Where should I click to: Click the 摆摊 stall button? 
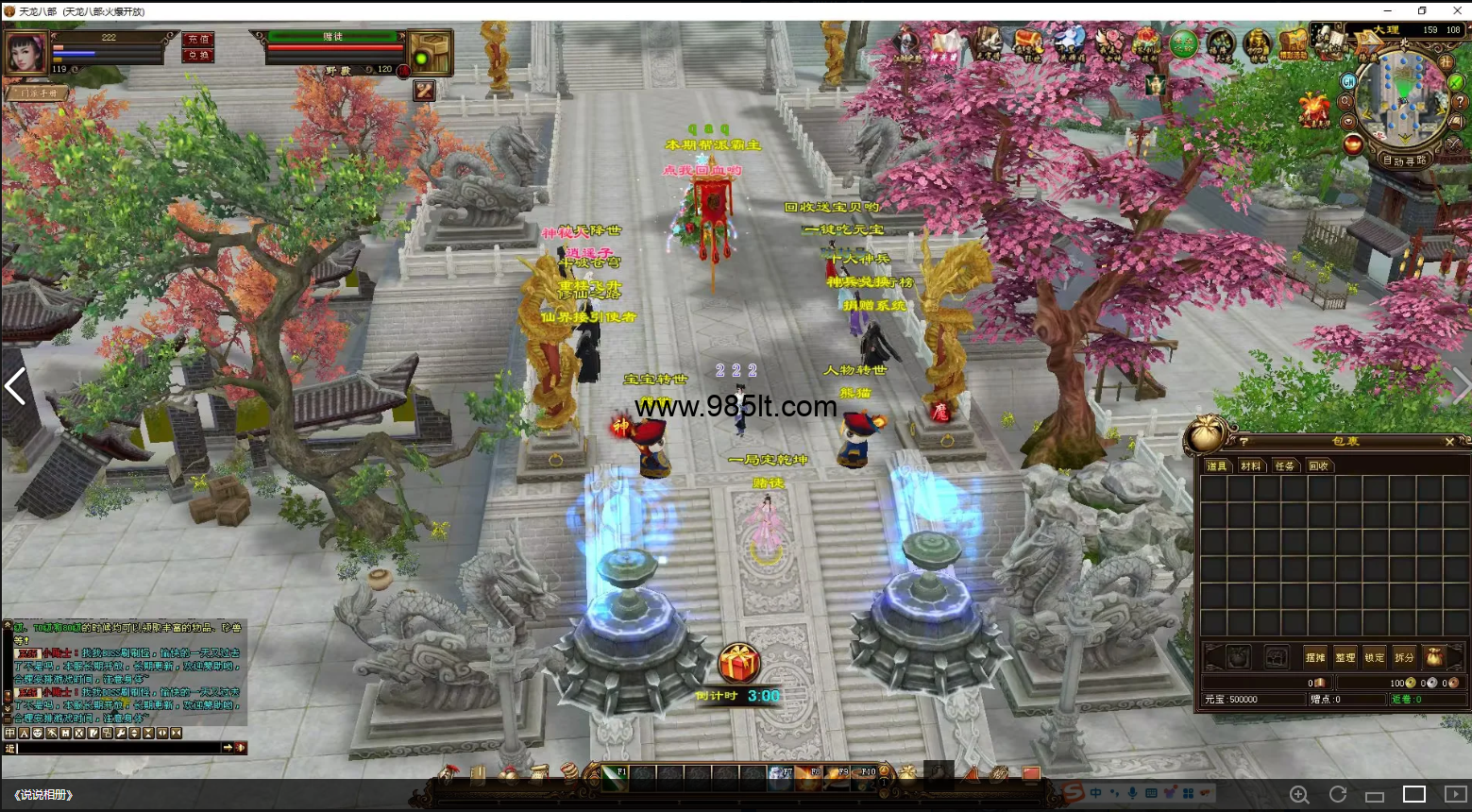tap(1315, 657)
